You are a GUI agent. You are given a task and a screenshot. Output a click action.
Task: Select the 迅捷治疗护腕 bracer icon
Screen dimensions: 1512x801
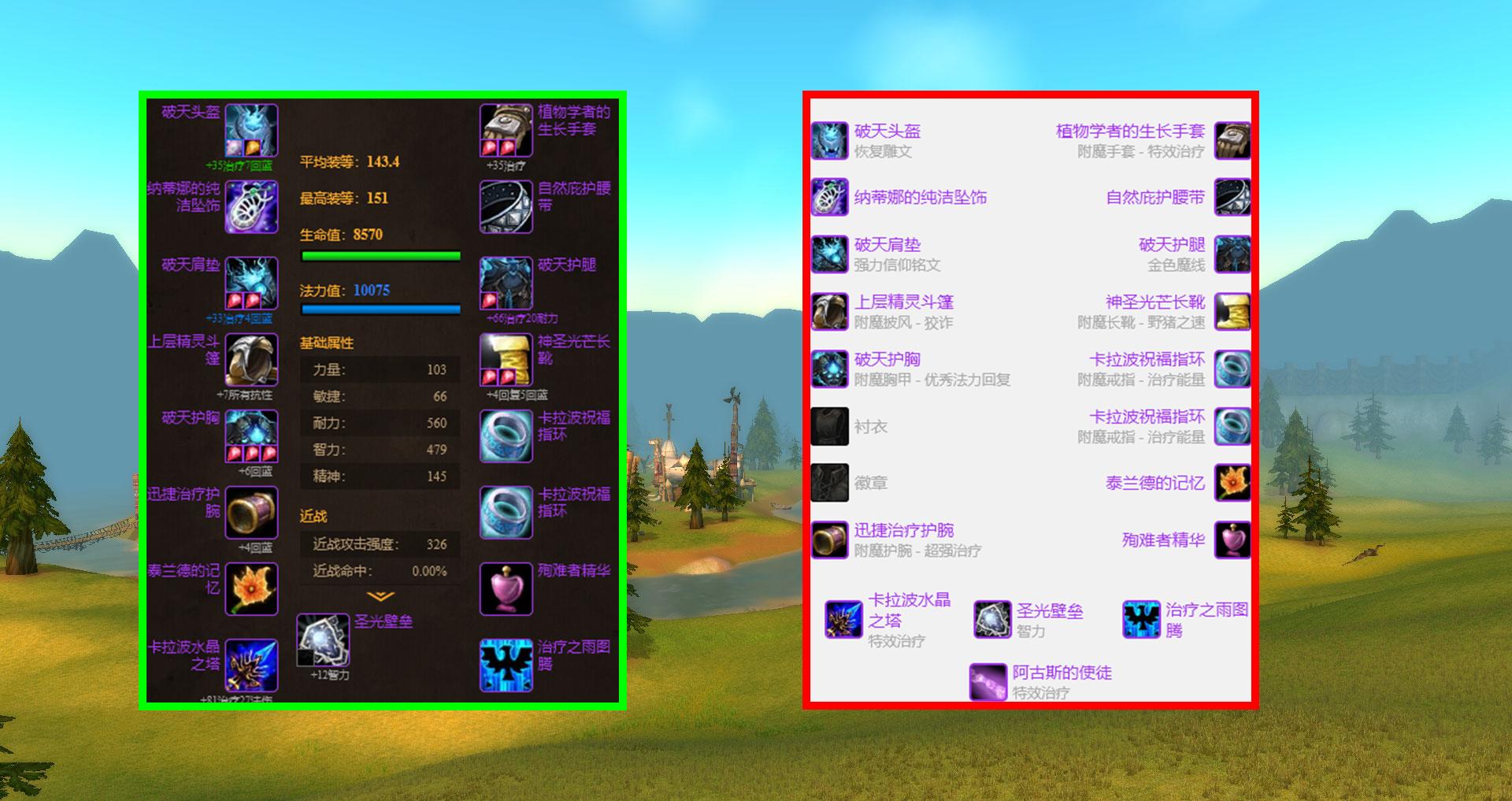[252, 512]
